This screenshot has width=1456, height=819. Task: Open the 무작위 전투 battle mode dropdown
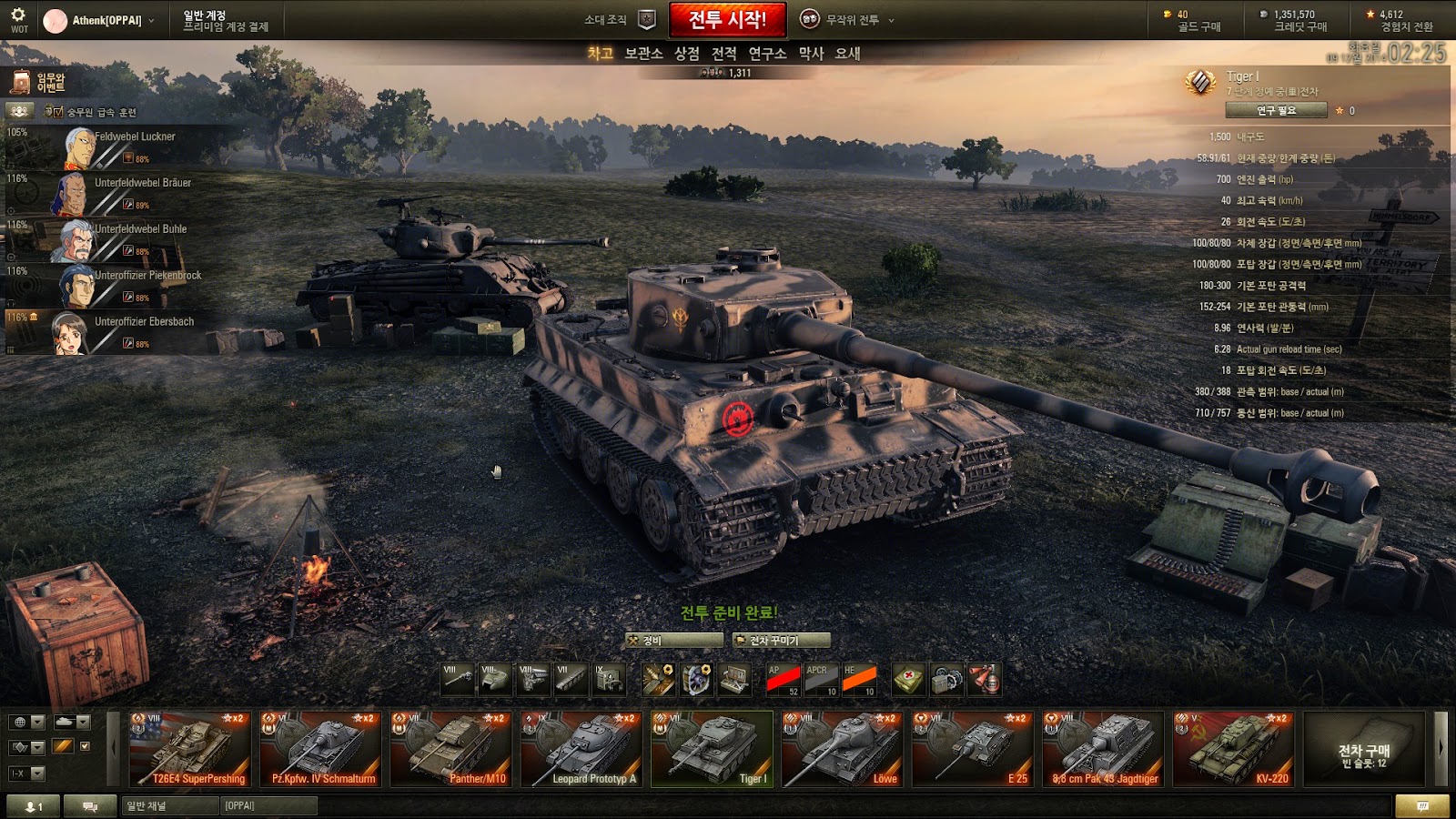coord(848,19)
